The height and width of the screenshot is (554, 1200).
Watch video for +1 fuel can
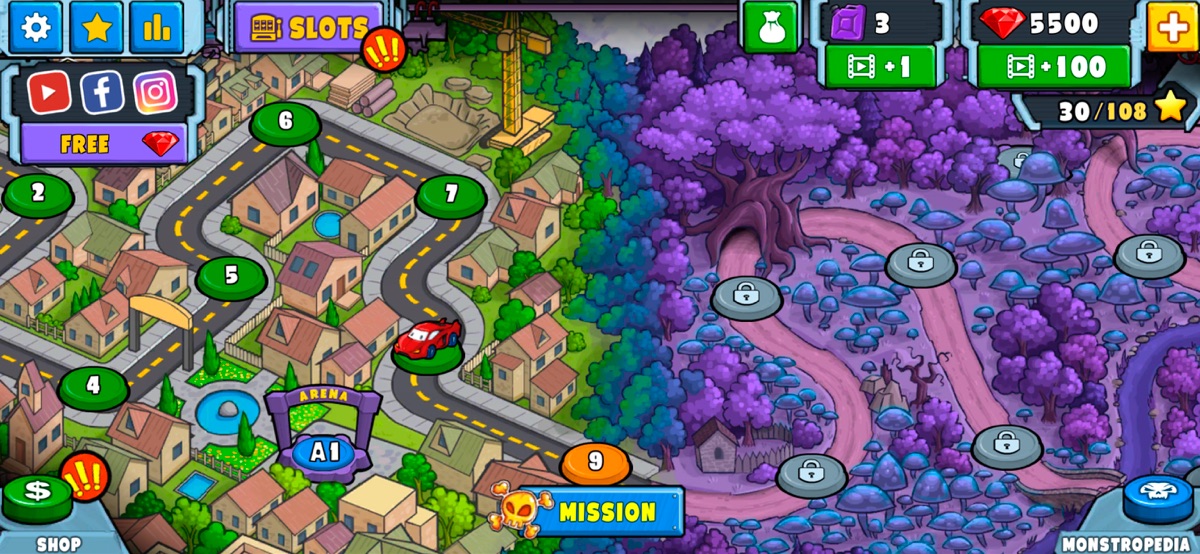880,67
